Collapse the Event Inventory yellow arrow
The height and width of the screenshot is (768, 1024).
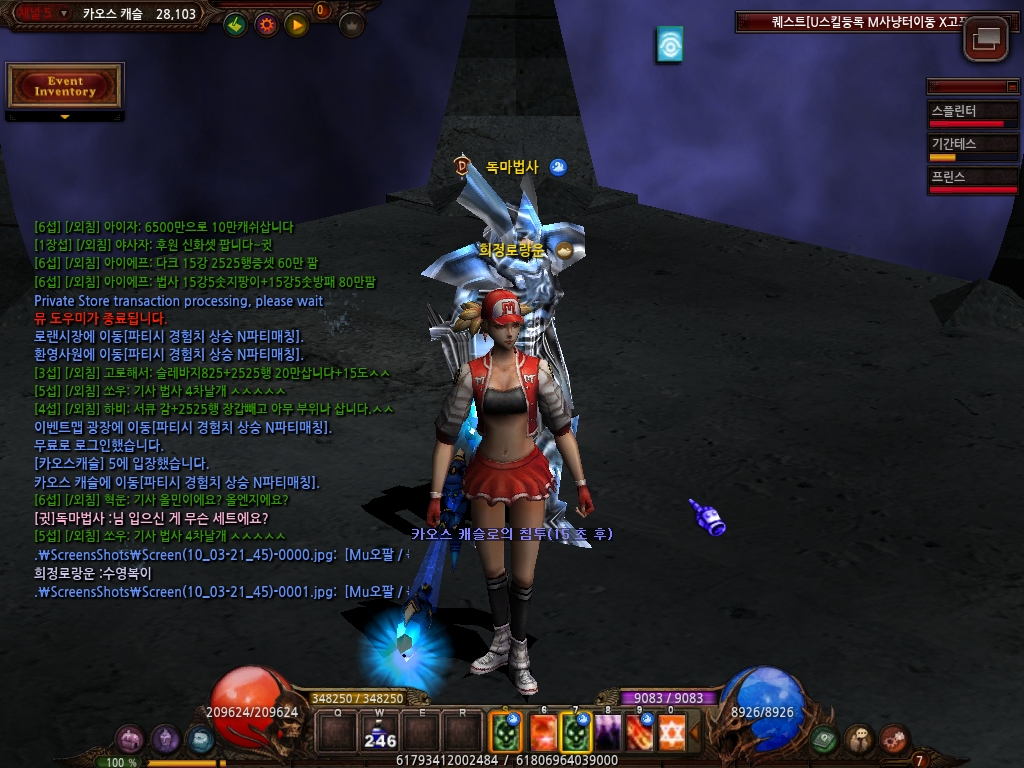(x=65, y=117)
